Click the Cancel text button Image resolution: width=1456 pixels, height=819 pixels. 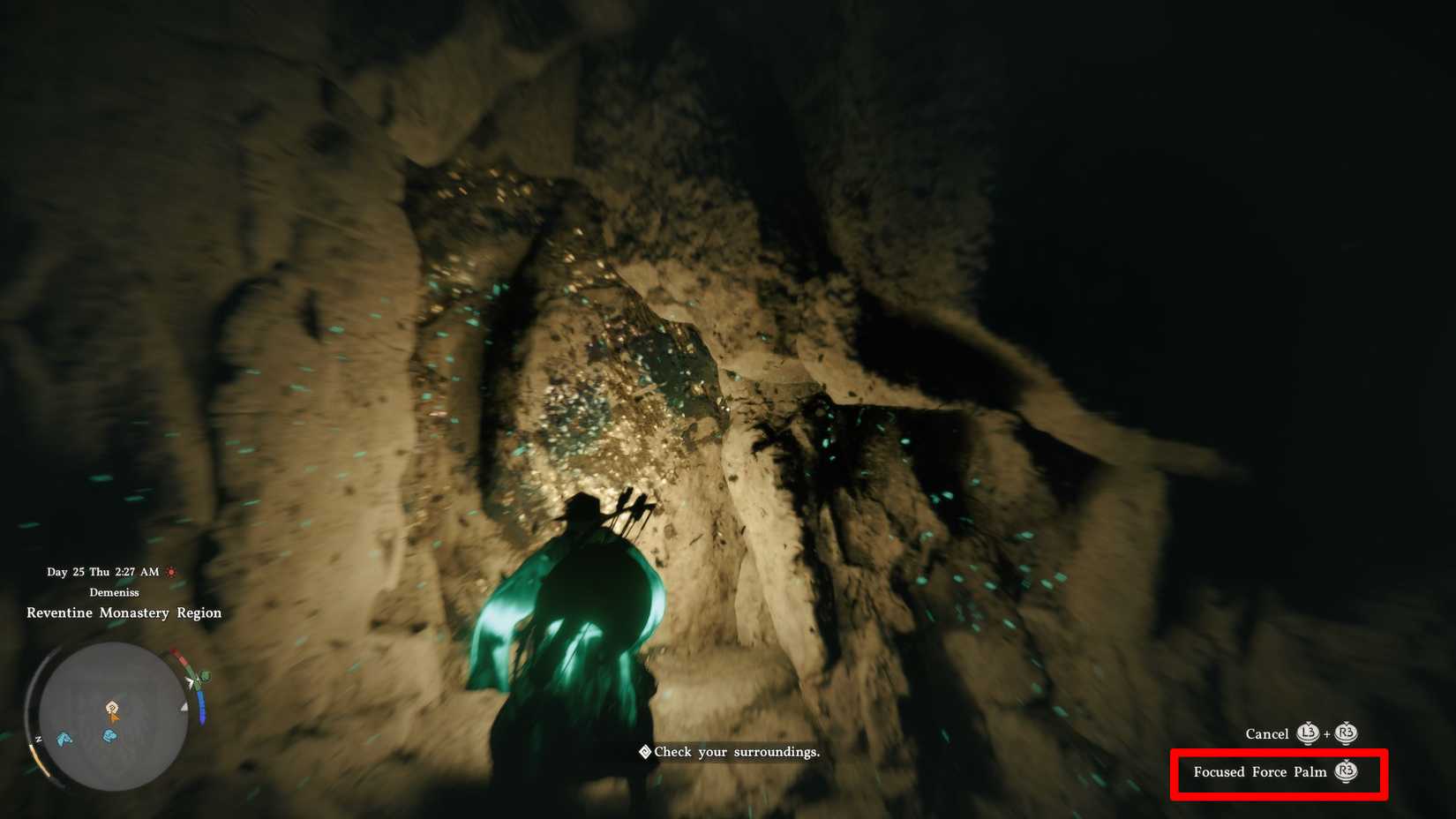[x=1268, y=733]
